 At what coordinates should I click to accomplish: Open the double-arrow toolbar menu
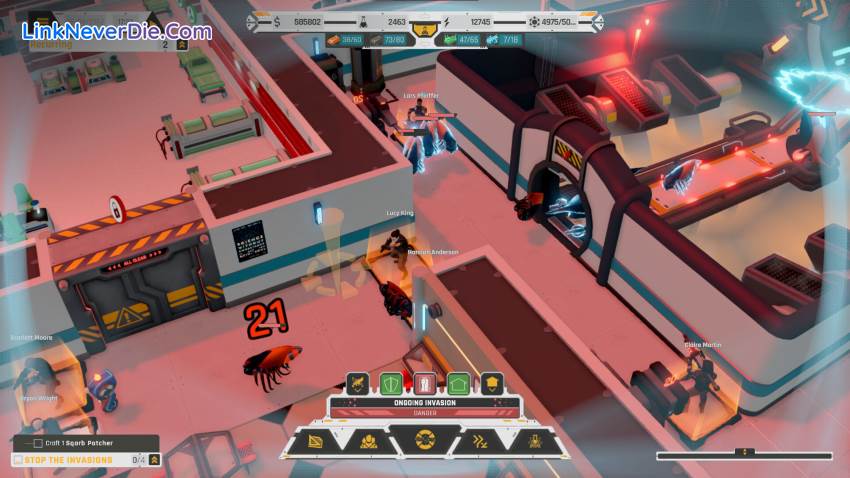(478, 440)
